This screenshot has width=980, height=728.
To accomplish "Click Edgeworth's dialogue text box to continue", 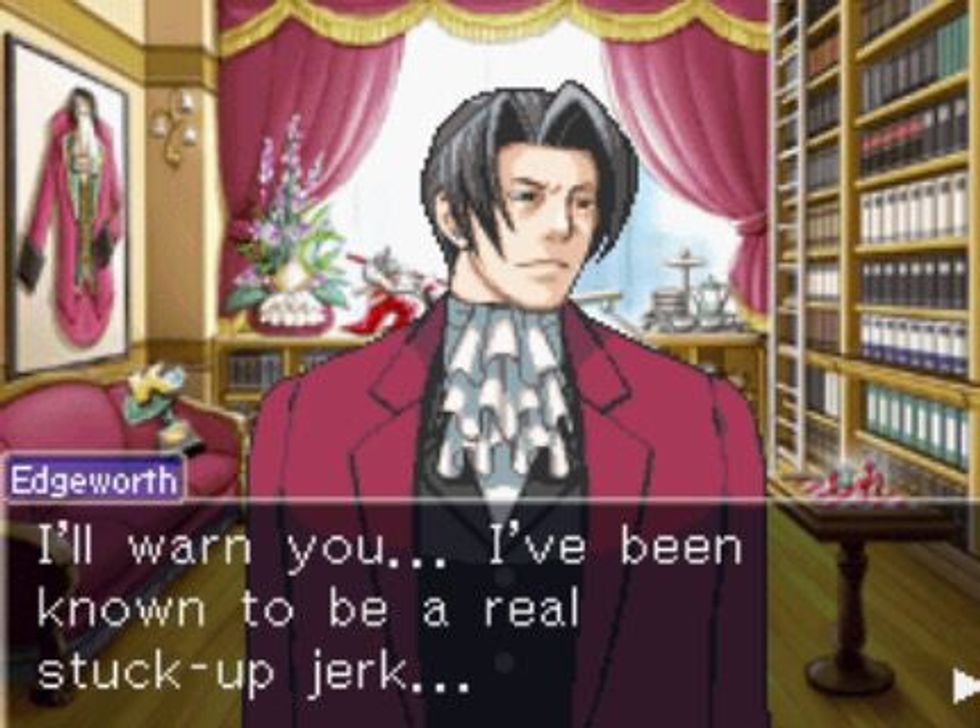I will coord(490,612).
